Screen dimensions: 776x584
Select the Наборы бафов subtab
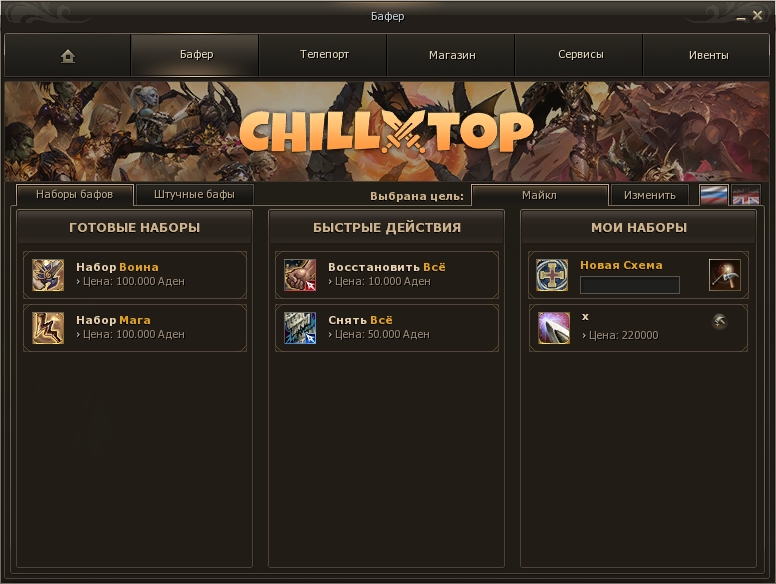pos(74,194)
